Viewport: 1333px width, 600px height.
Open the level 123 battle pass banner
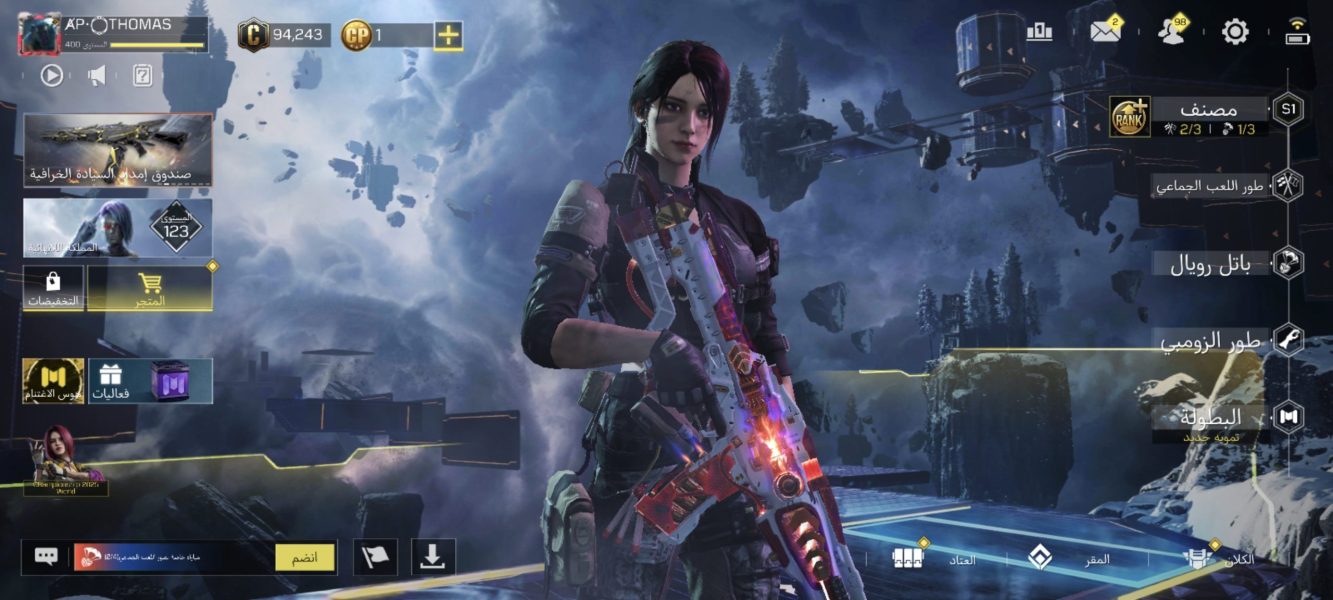click(x=118, y=228)
